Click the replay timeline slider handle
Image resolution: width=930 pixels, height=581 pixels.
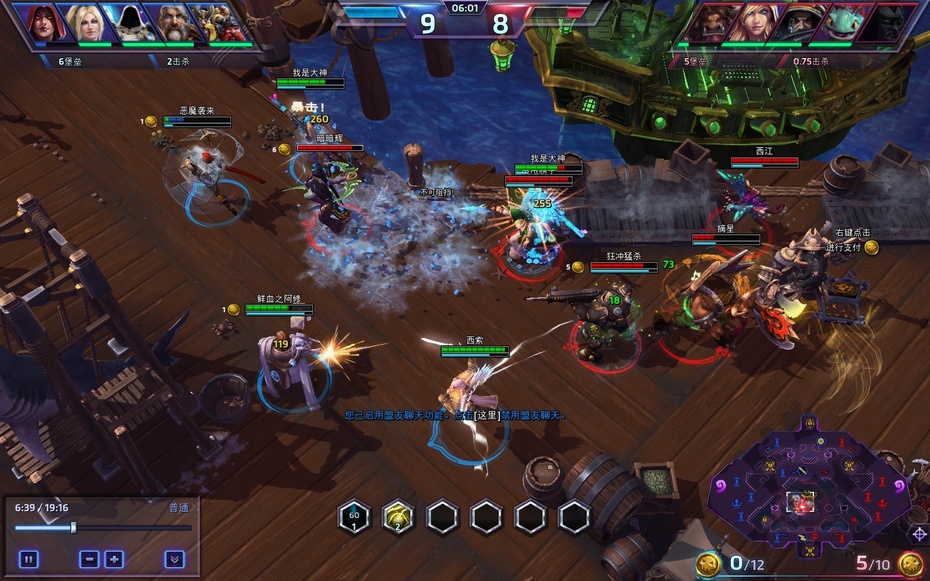(x=73, y=527)
